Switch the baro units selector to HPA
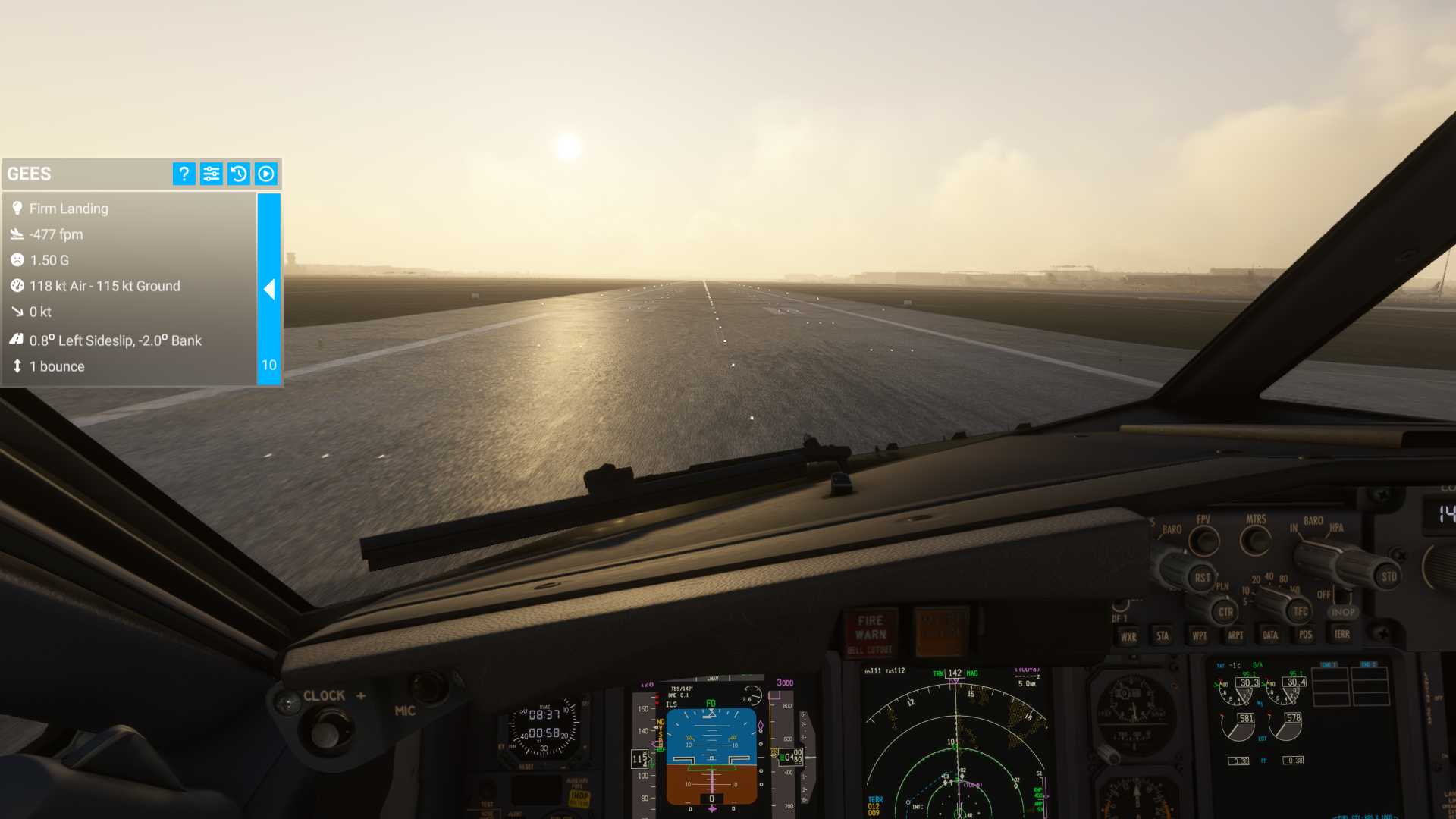This screenshot has width=1456, height=819. 1335,526
